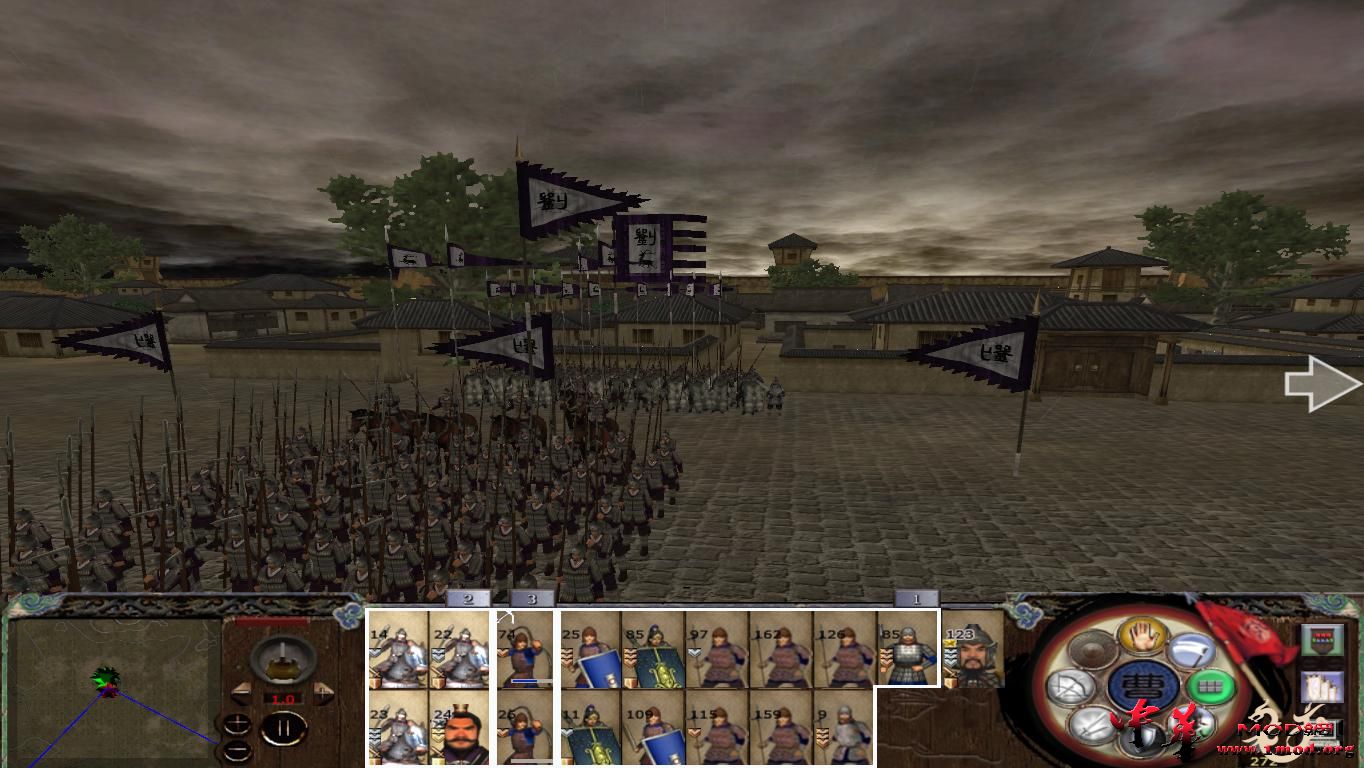
Task: Open the army banner overview panel
Action: 1320,640
